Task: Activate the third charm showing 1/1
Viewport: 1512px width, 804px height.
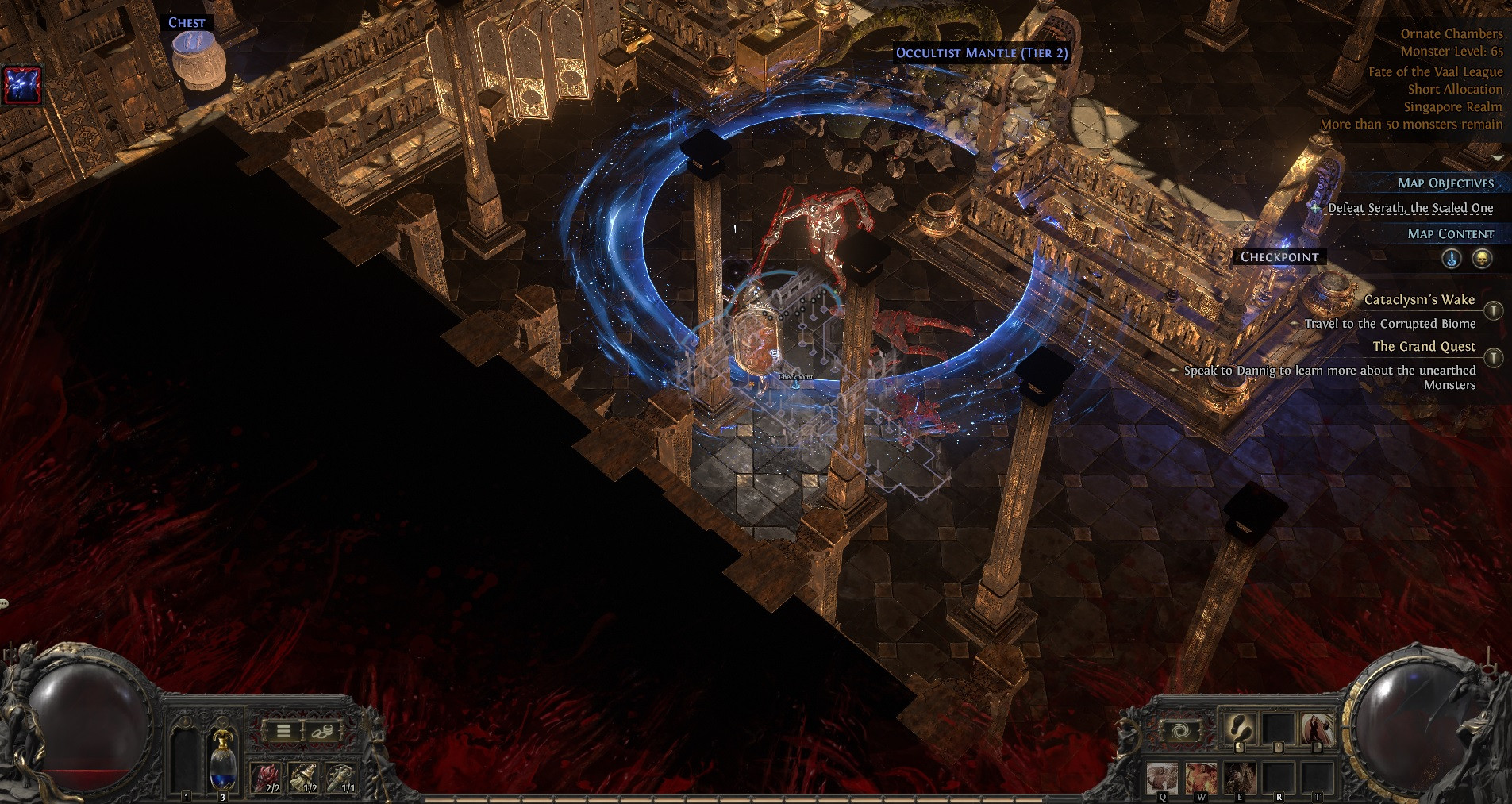Action: pos(341,777)
